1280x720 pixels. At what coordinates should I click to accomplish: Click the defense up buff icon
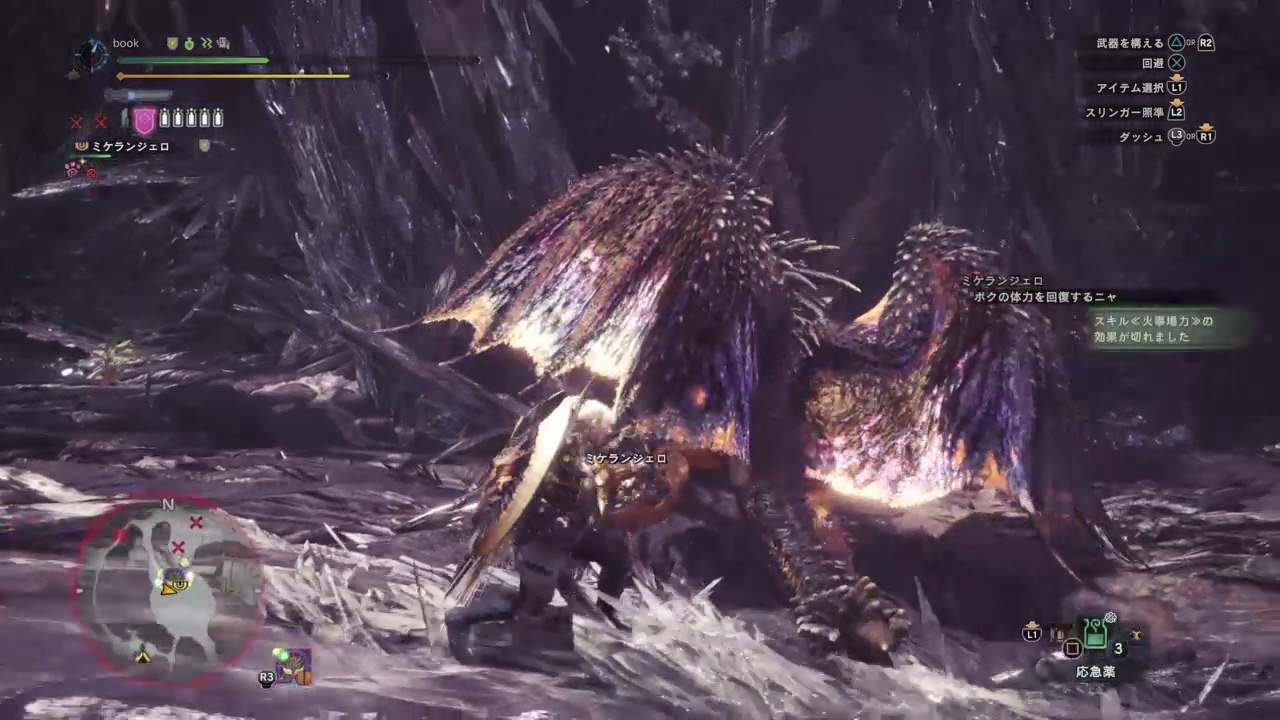[172, 43]
